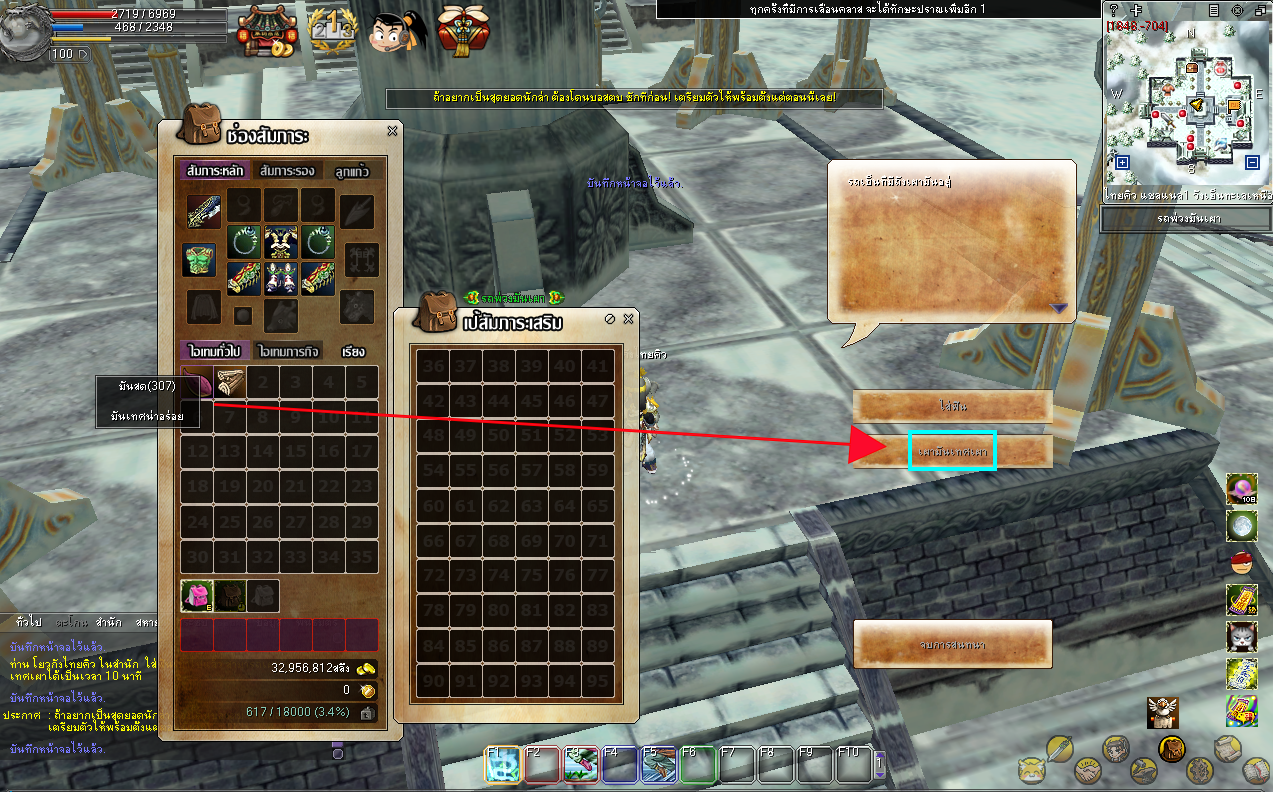Advance the dialogue with the blue arrow

click(1058, 308)
